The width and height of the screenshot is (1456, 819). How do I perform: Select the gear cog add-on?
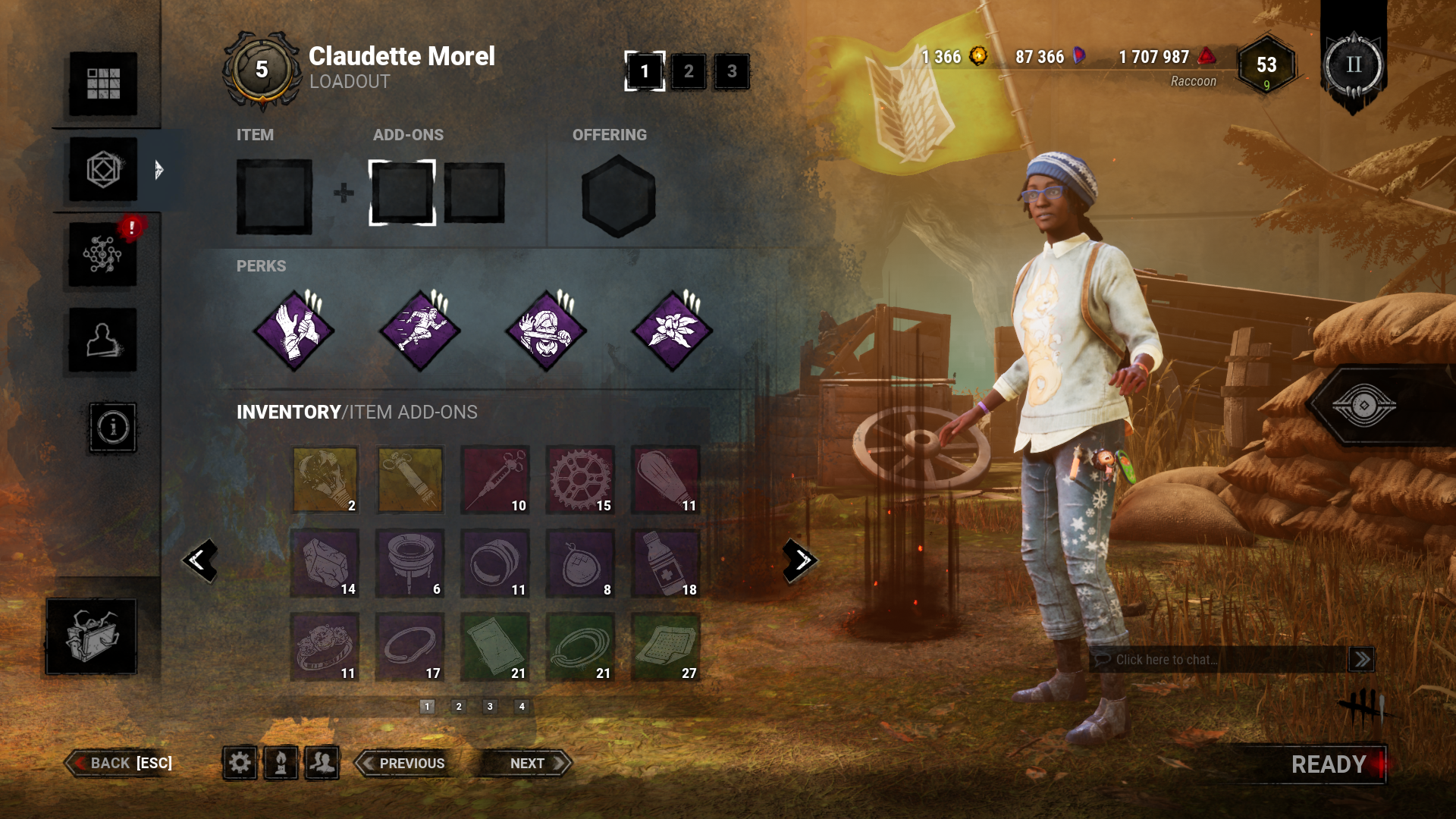pos(580,480)
